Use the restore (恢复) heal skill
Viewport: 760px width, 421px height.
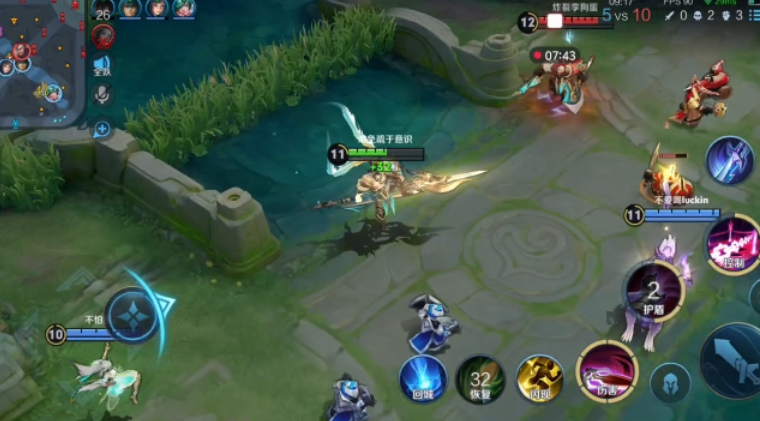(x=480, y=380)
